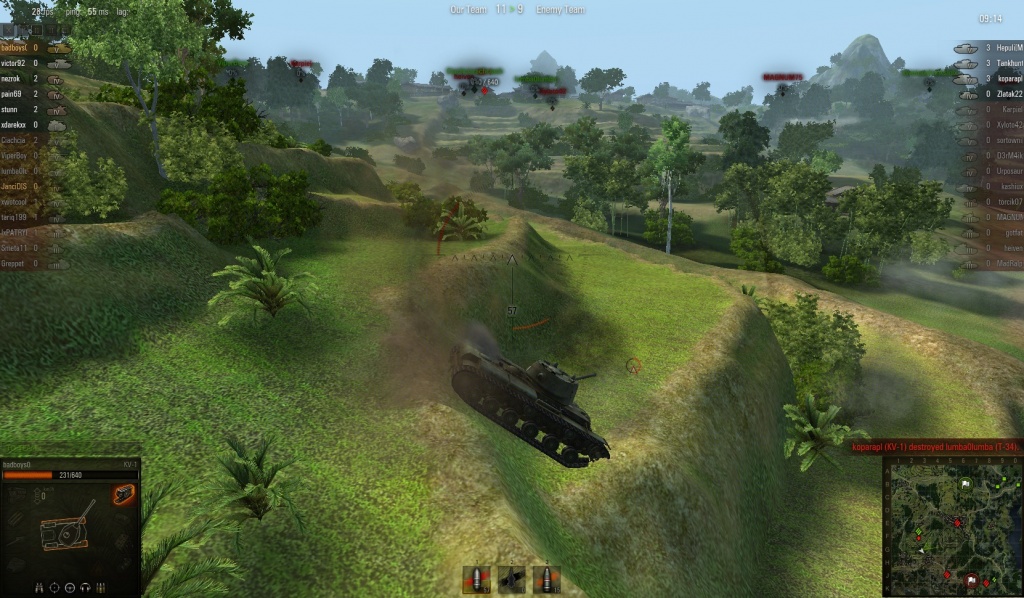
Task: Select player victor92 in the team list
Action: [x=20, y=63]
